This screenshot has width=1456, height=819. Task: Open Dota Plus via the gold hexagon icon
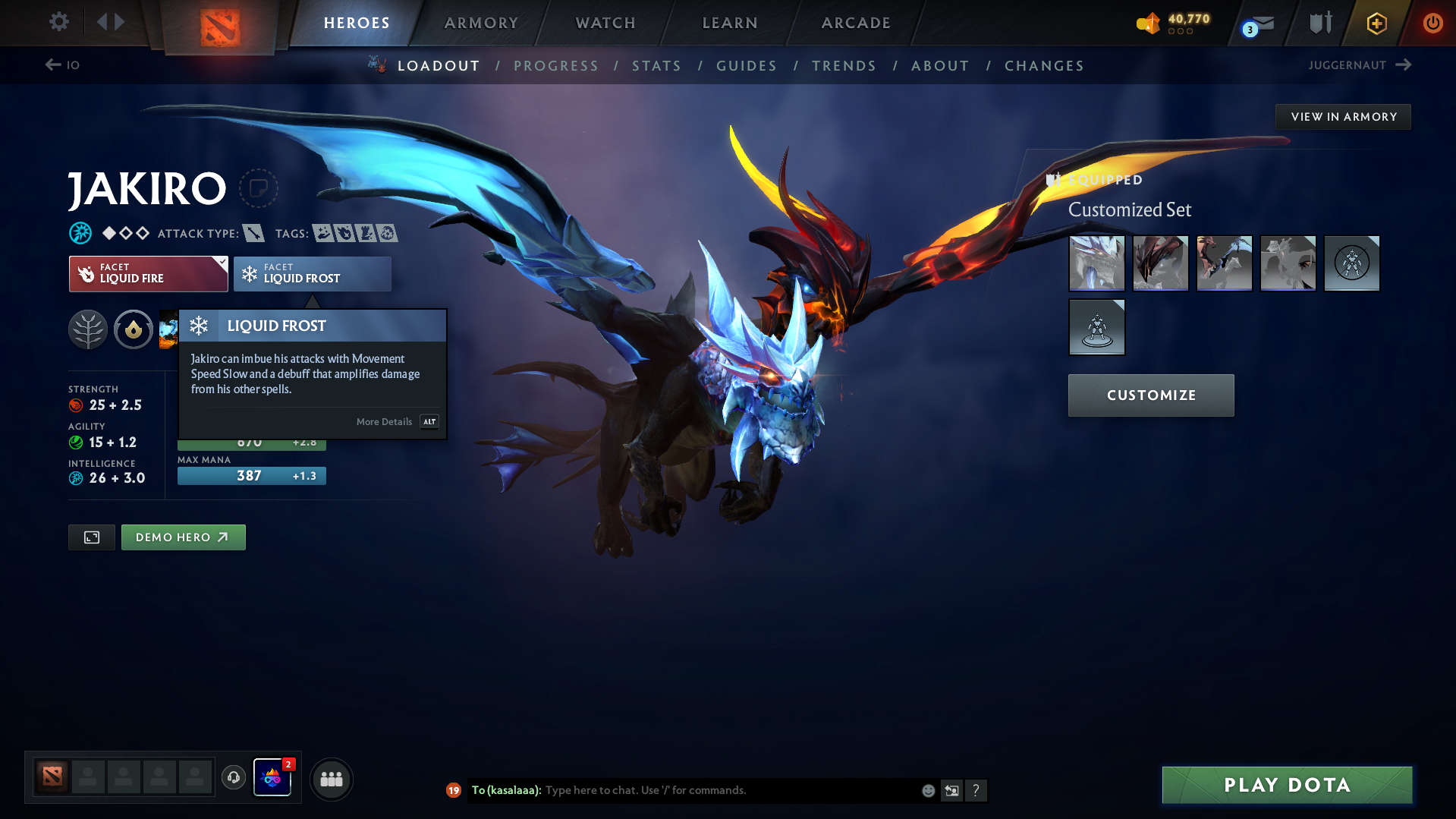click(x=1376, y=23)
